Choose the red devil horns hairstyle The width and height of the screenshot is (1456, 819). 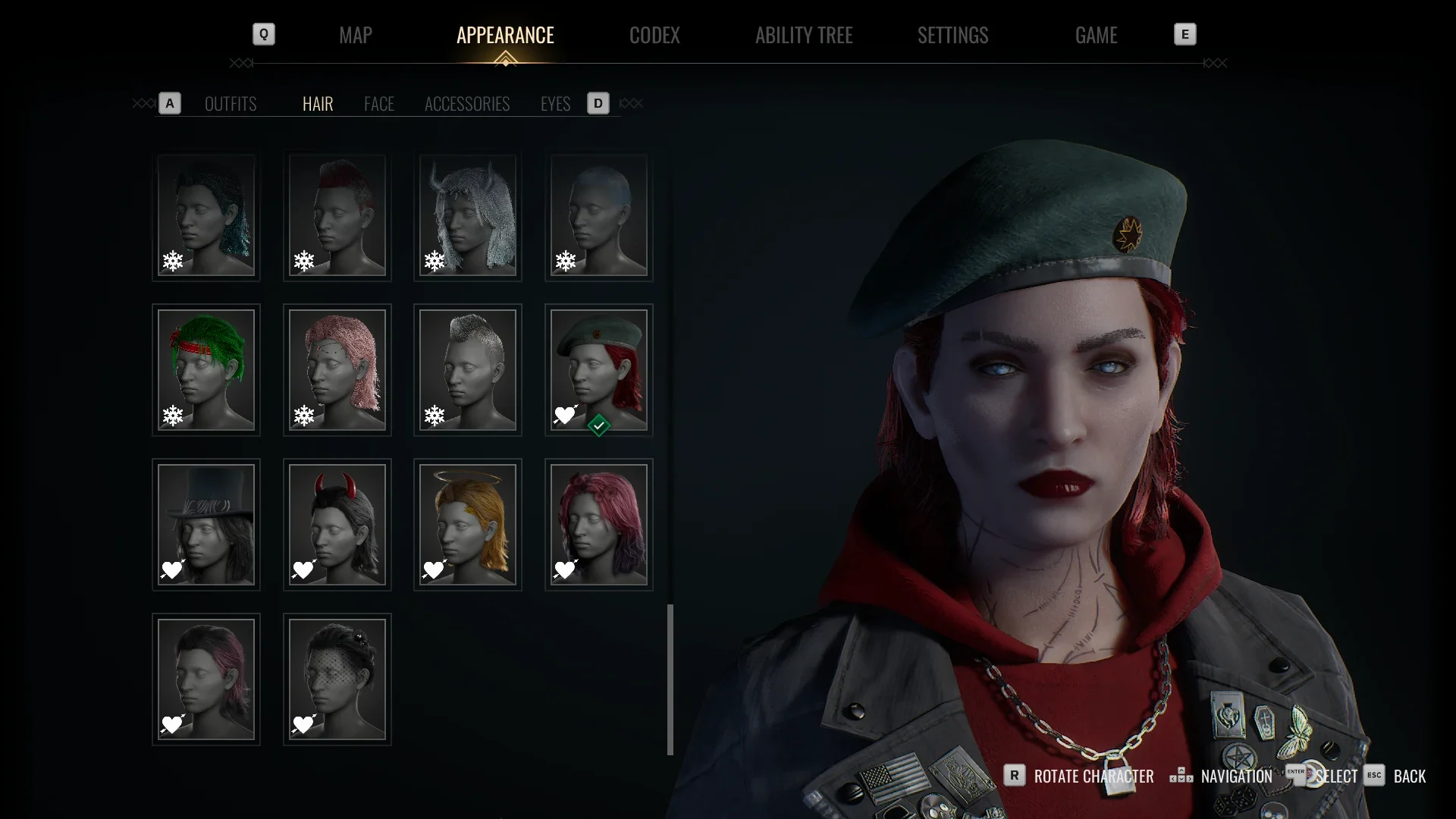337,525
